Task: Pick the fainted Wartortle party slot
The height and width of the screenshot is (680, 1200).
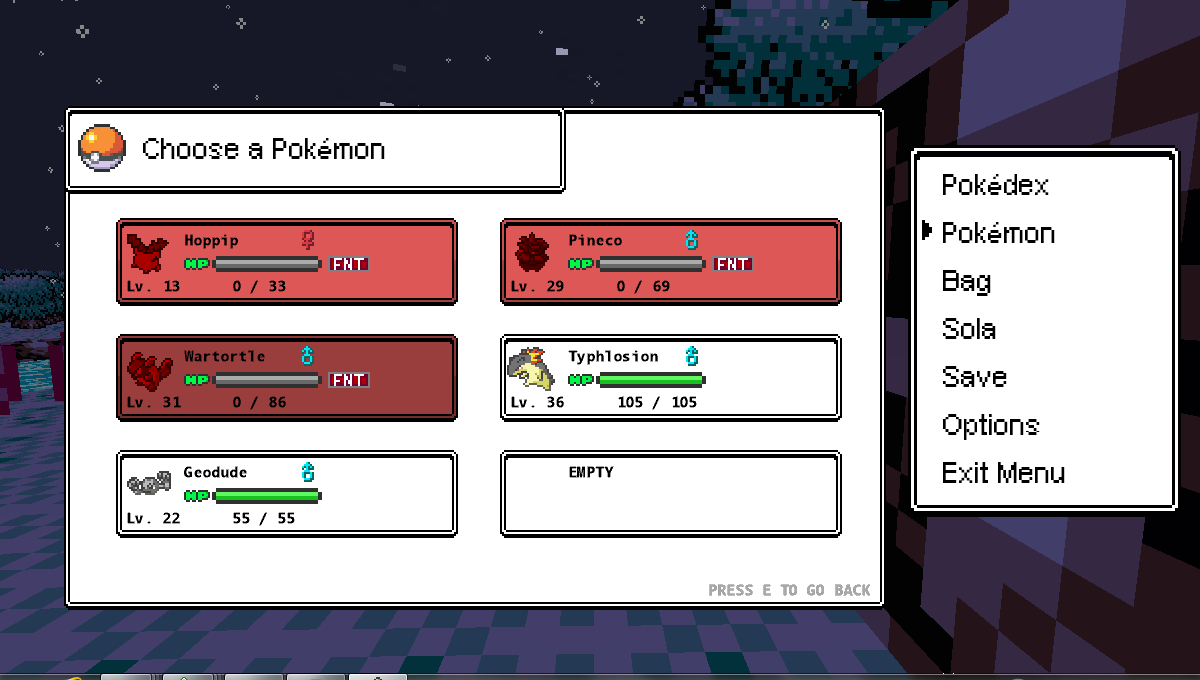Action: 287,378
